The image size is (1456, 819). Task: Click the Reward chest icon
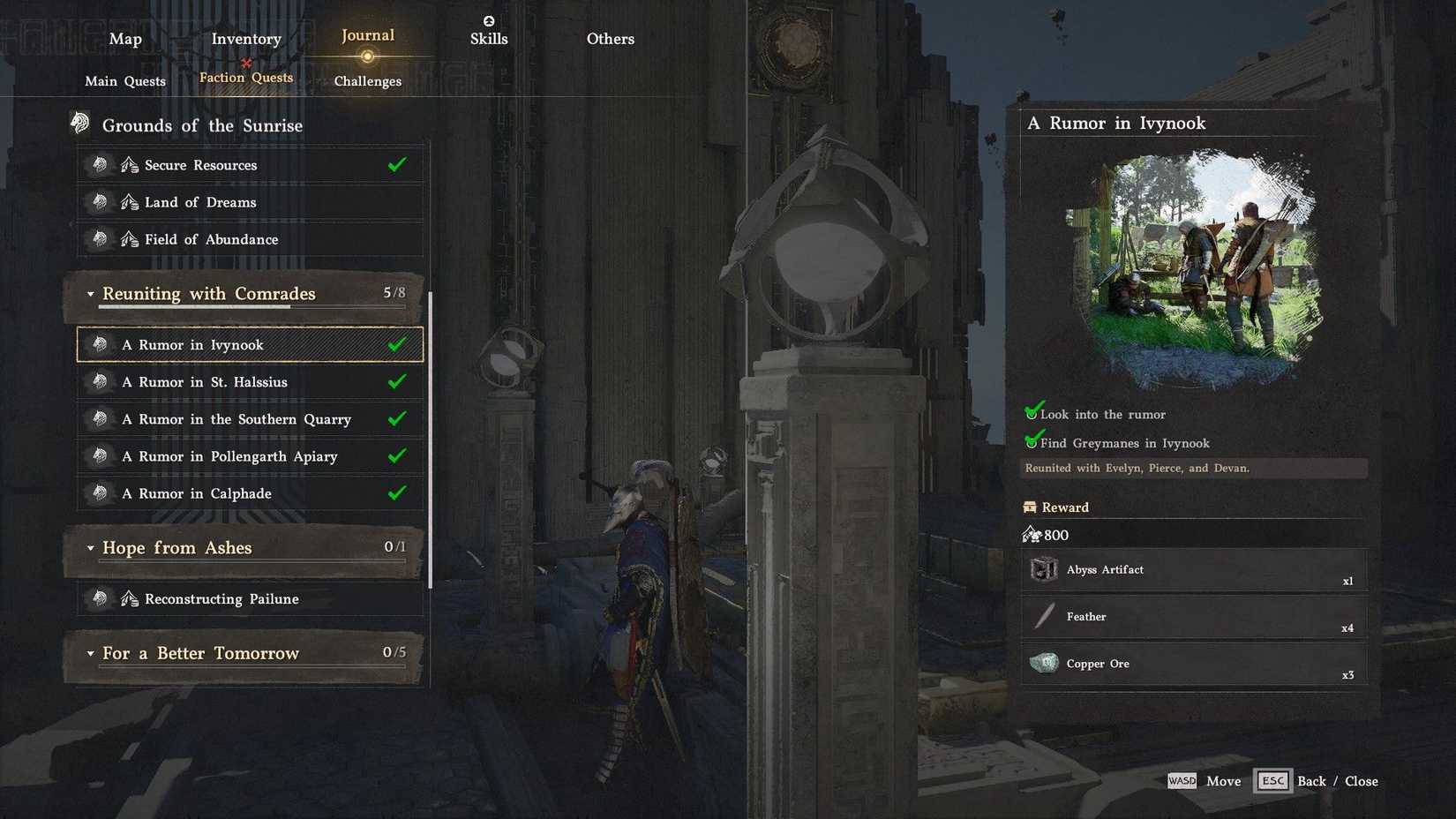[1030, 507]
